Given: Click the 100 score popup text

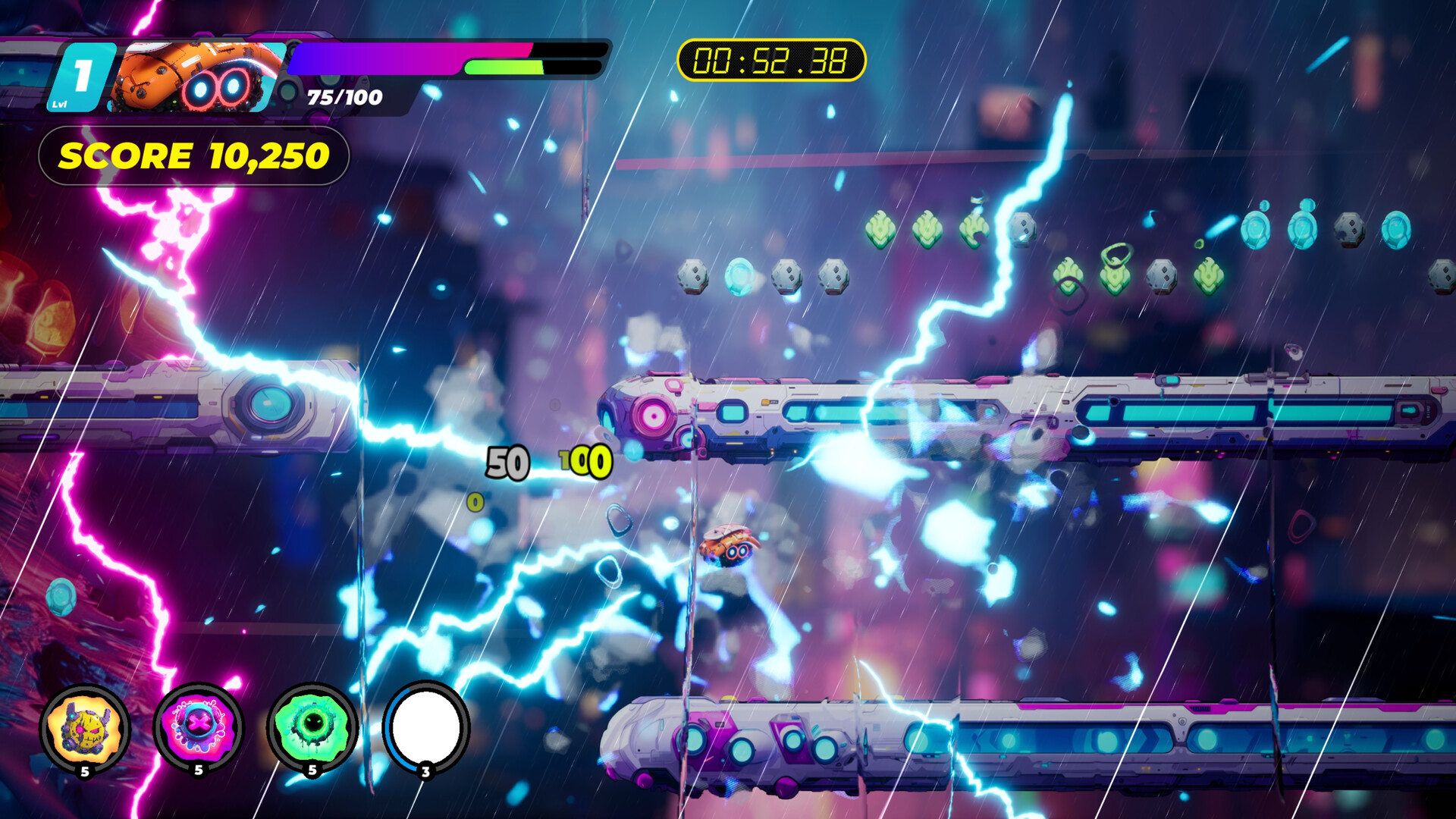Looking at the screenshot, I should click(584, 461).
